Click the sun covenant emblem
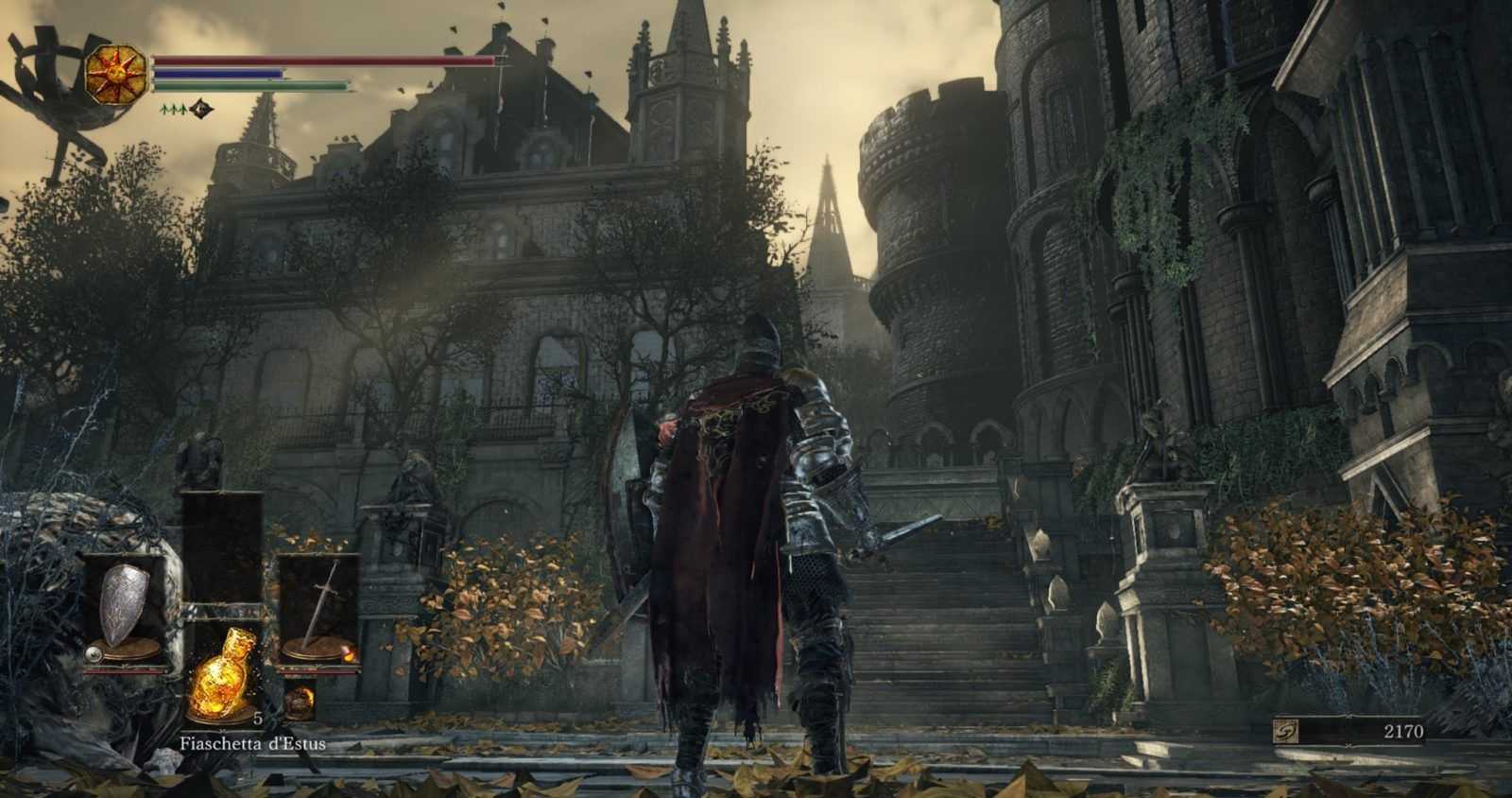 click(117, 76)
